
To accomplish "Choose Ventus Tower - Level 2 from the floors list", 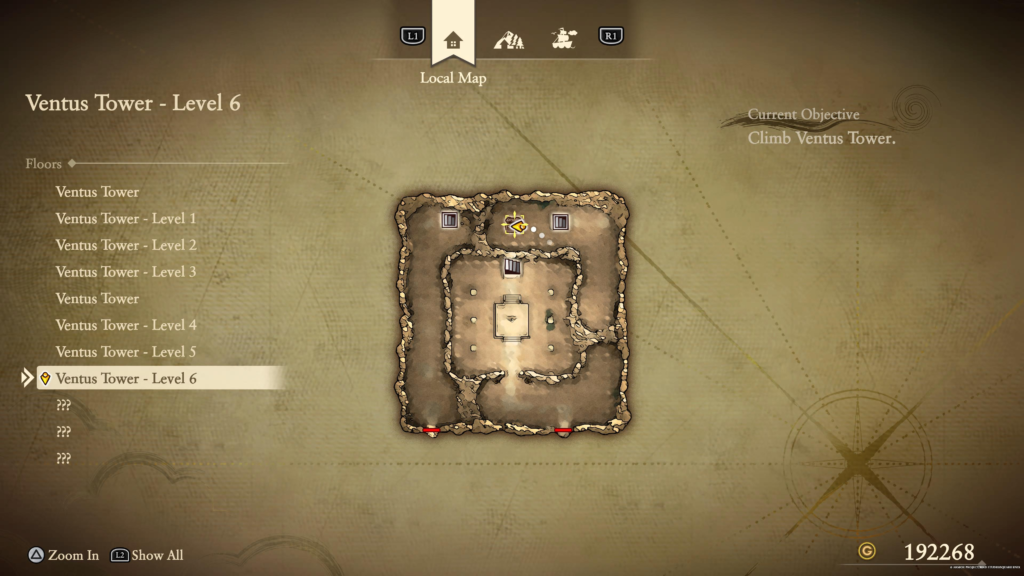I will (126, 245).
